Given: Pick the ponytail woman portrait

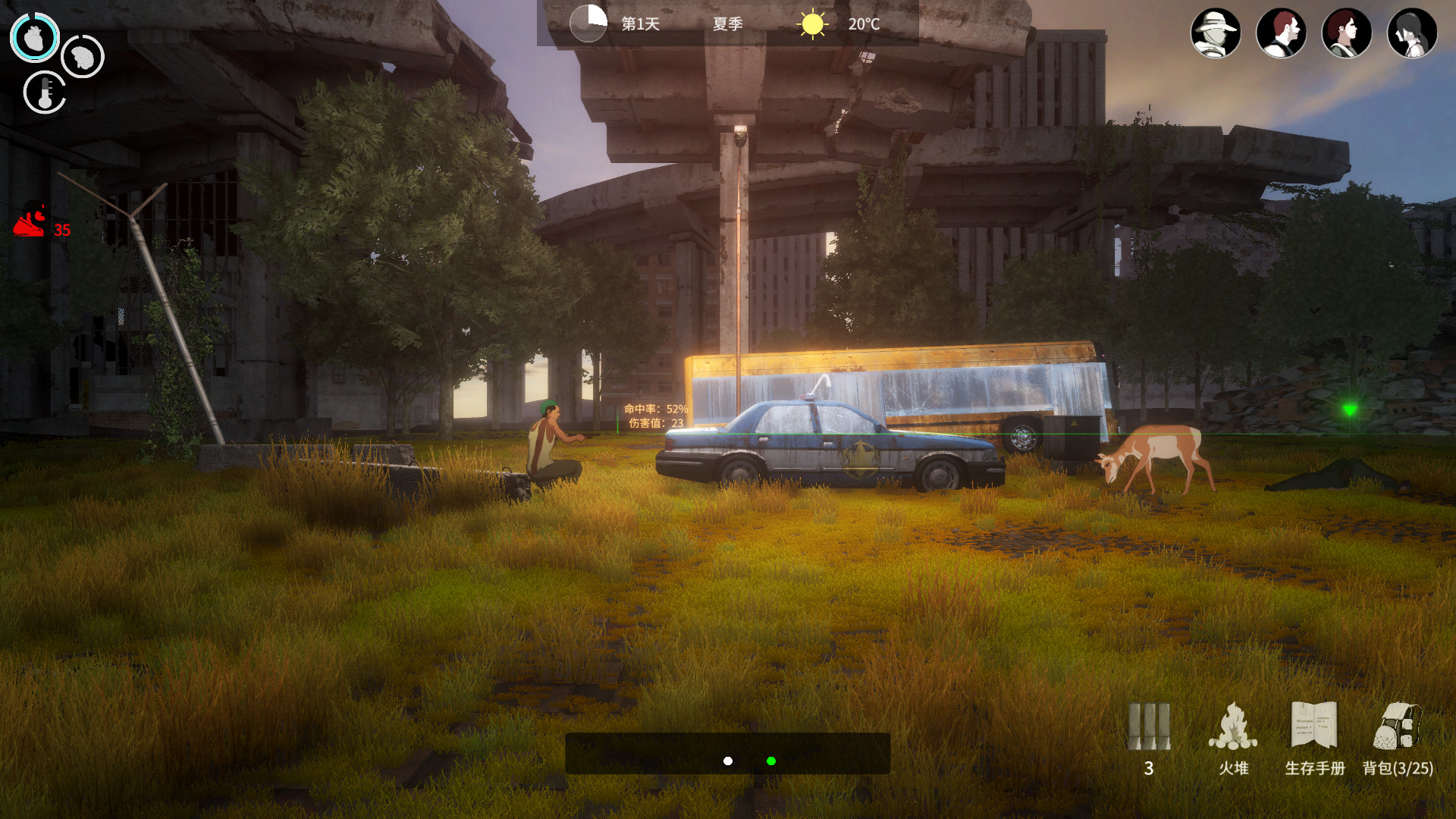Looking at the screenshot, I should point(1412,33).
